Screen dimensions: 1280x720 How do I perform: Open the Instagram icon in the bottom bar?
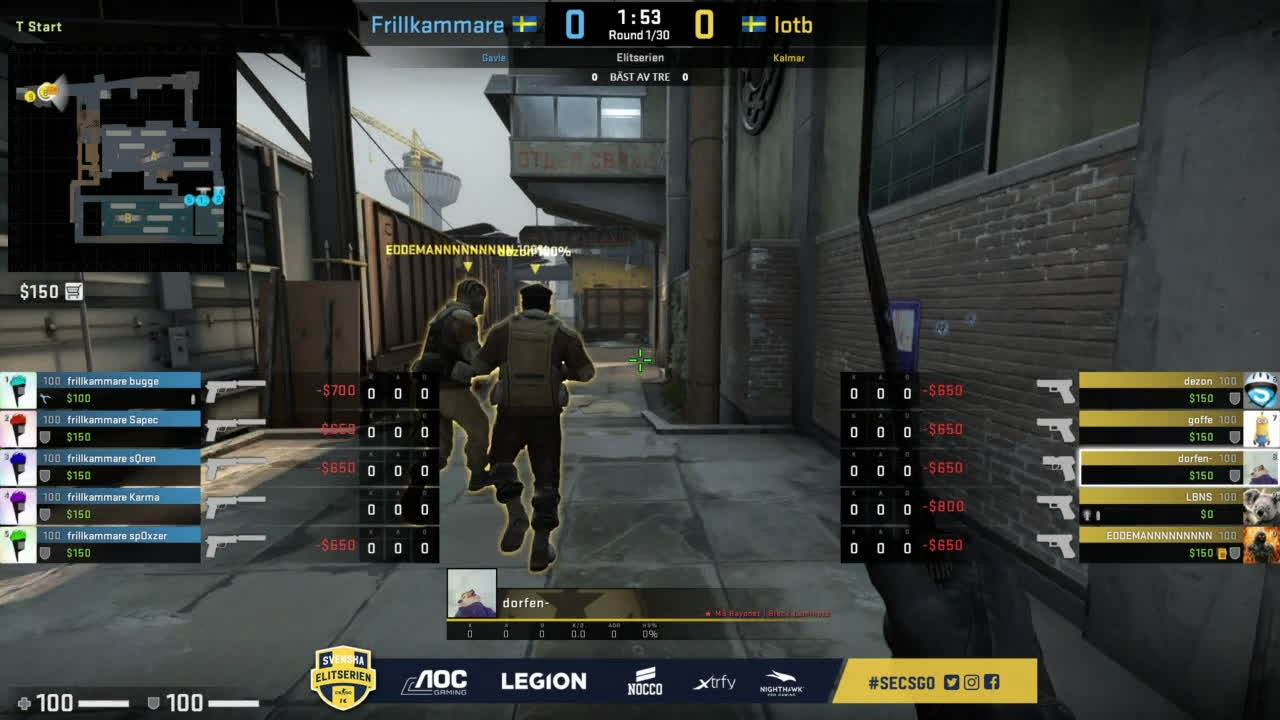pyautogui.click(x=971, y=682)
